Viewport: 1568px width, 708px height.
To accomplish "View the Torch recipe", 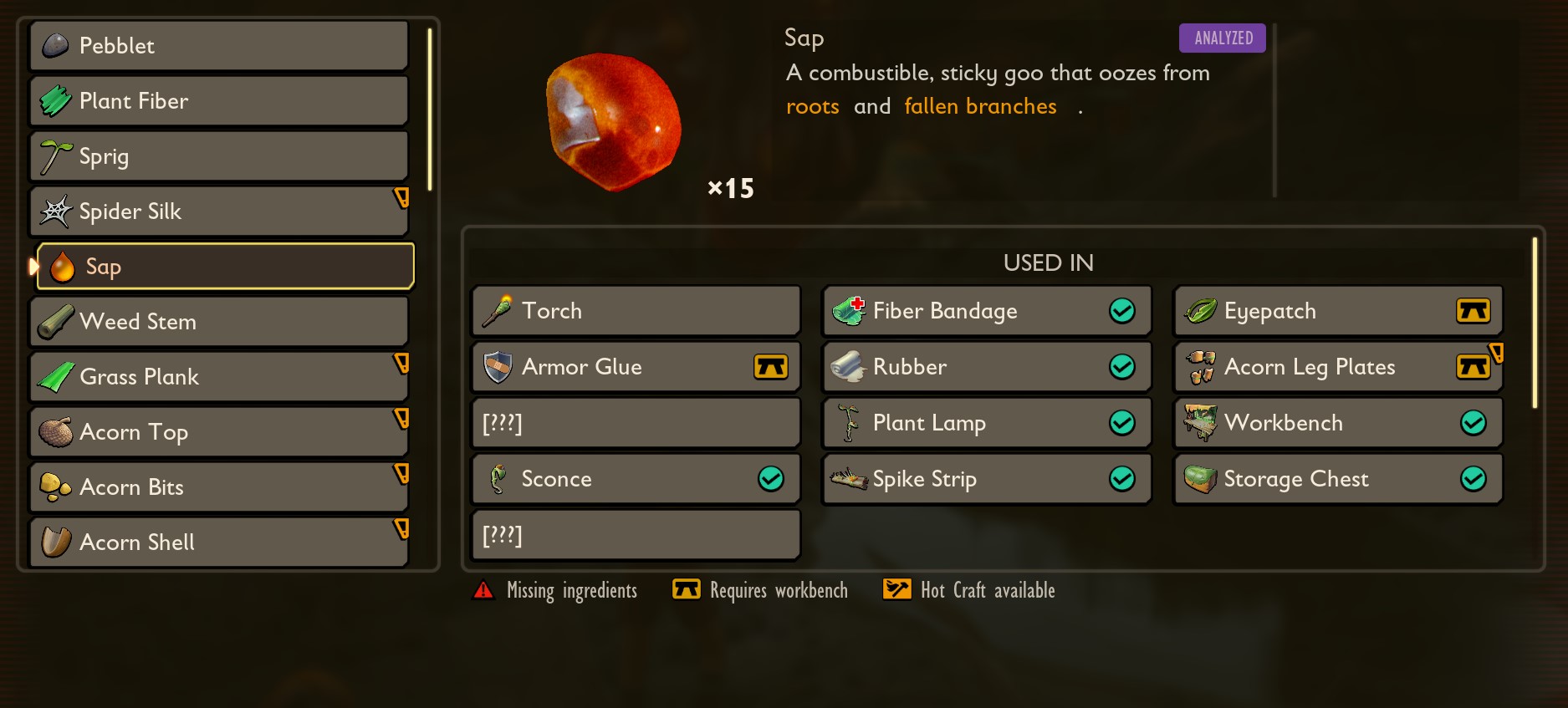I will click(636, 311).
